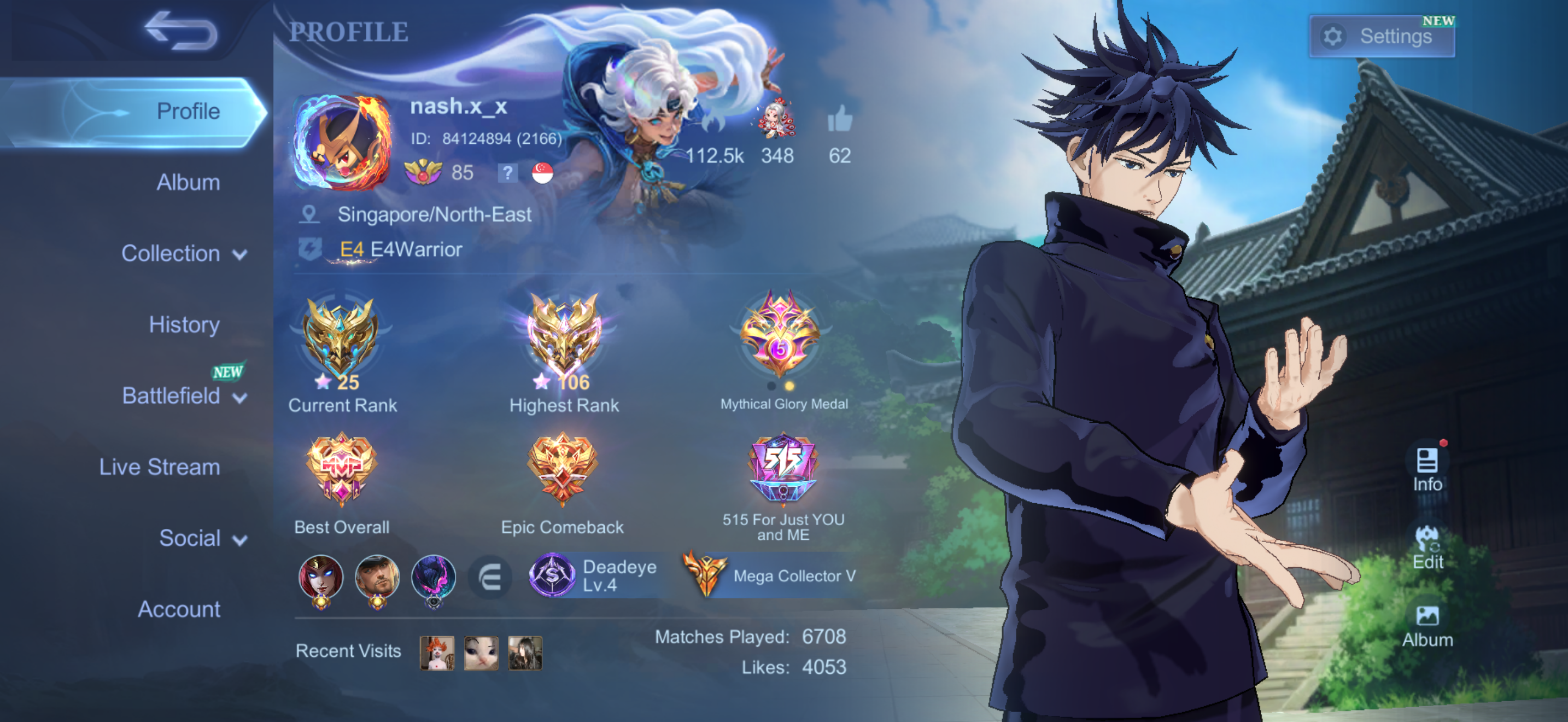1568x722 pixels.
Task: Open the Settings button
Action: 1381,37
